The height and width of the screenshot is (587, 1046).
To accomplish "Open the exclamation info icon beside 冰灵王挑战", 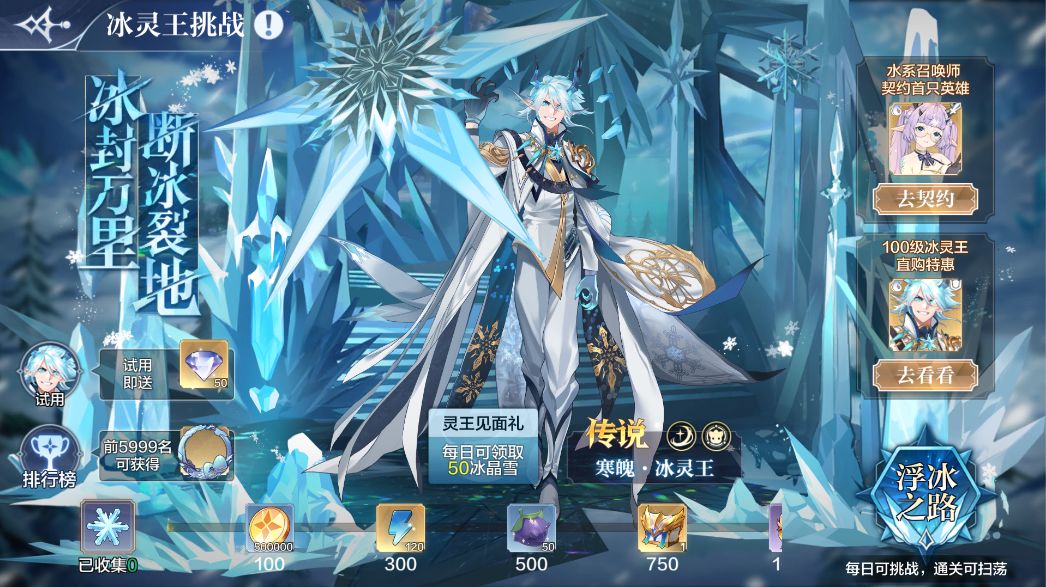I will 268,24.
